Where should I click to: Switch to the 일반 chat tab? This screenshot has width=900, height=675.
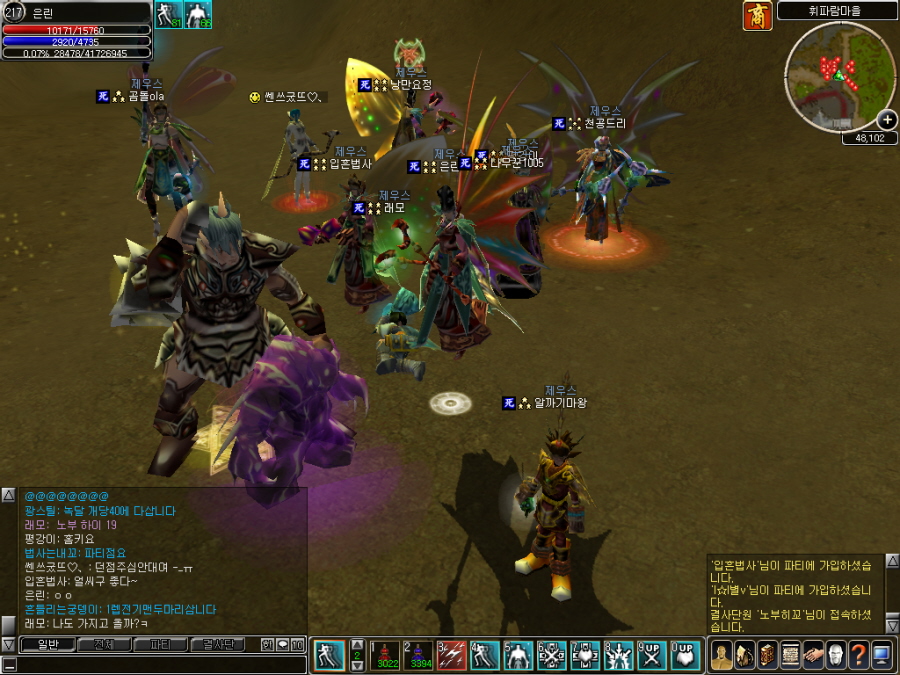[x=47, y=645]
